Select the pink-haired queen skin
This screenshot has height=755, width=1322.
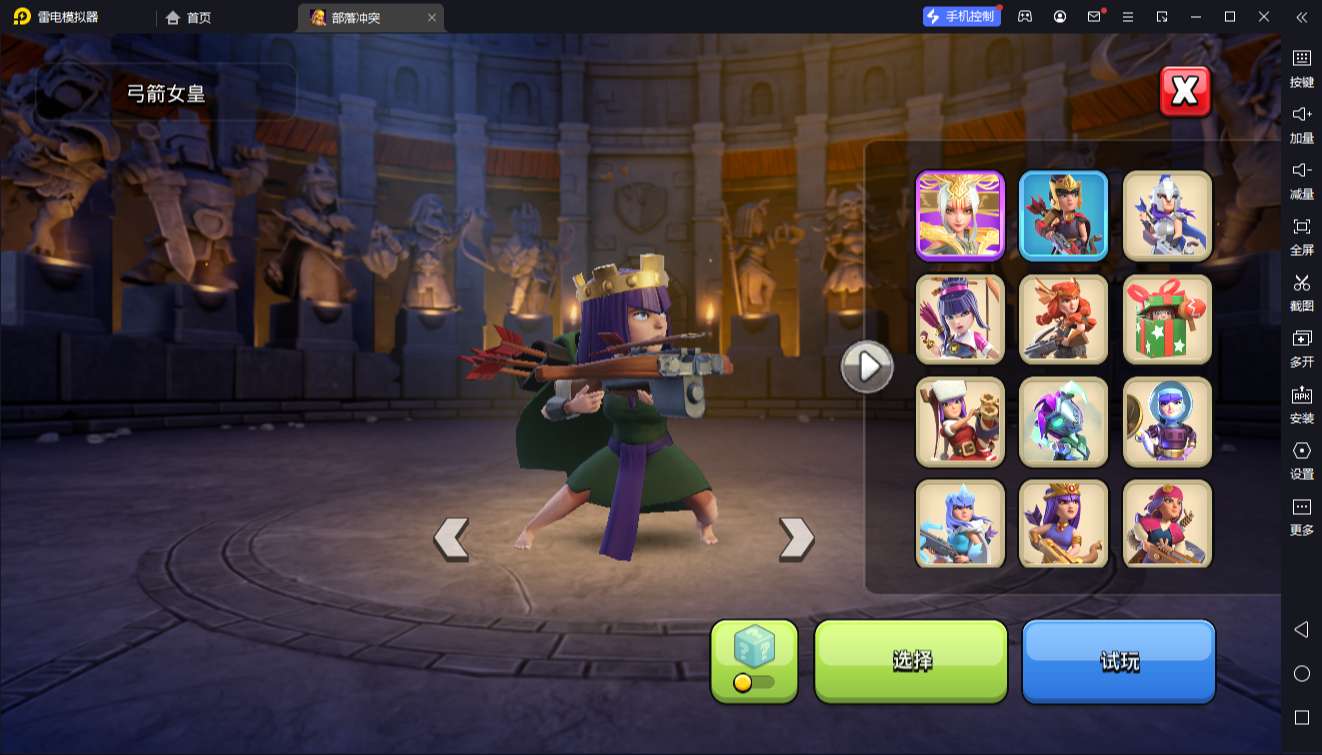click(x=1167, y=524)
